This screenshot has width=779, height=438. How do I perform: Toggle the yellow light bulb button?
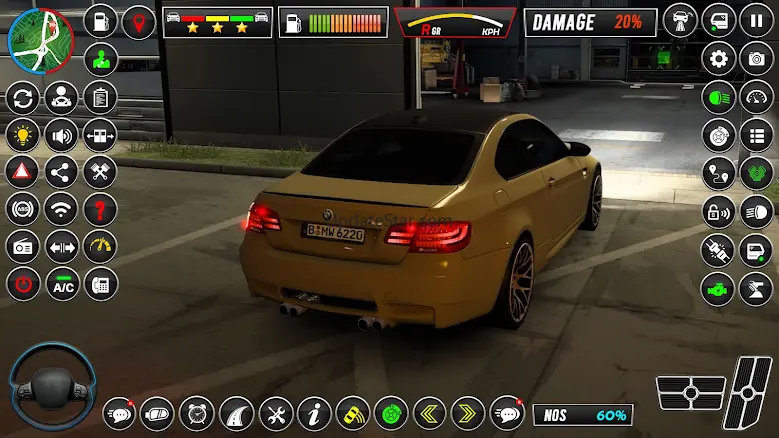(23, 135)
